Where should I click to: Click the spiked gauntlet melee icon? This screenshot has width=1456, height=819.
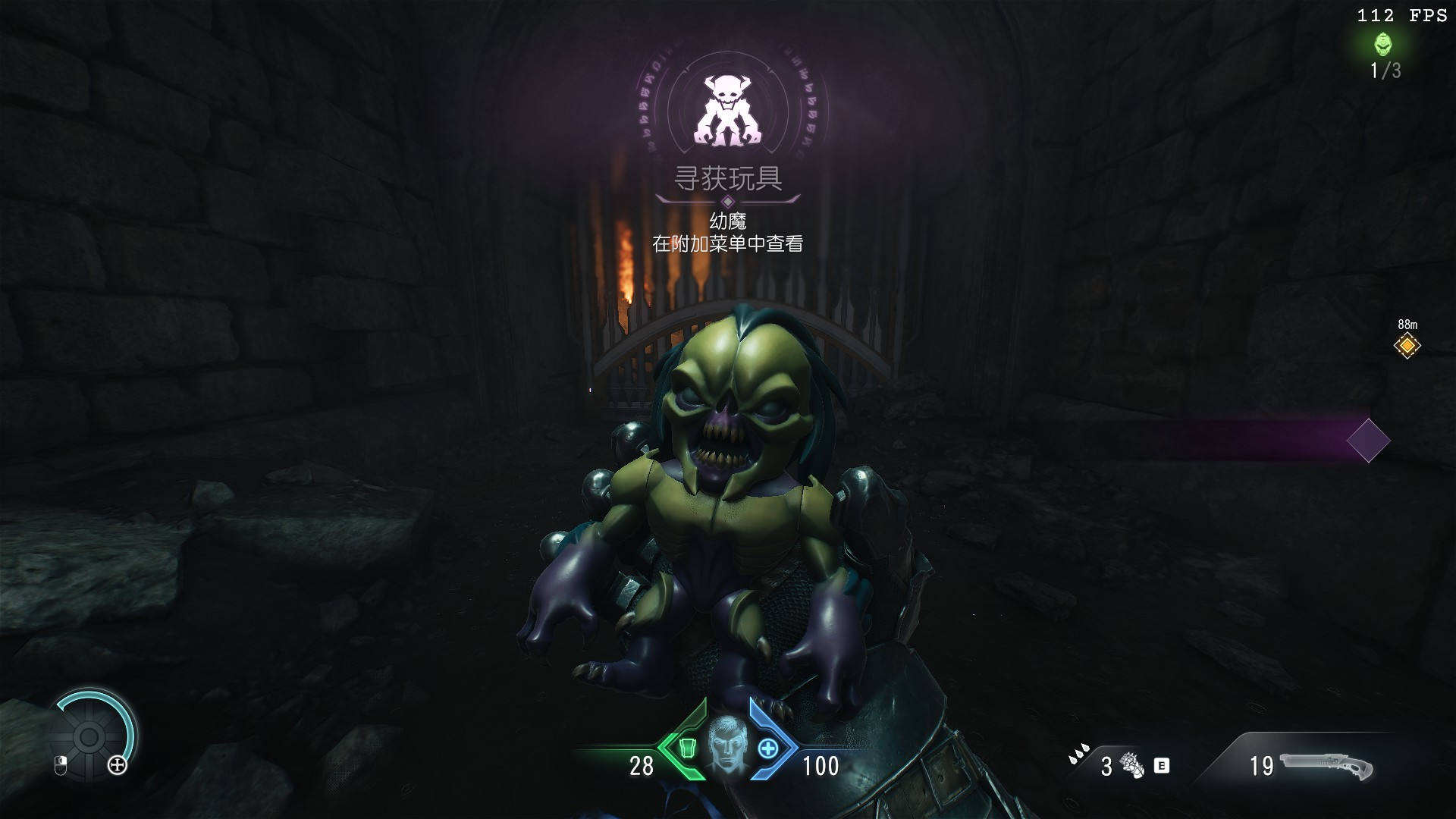[1132, 765]
